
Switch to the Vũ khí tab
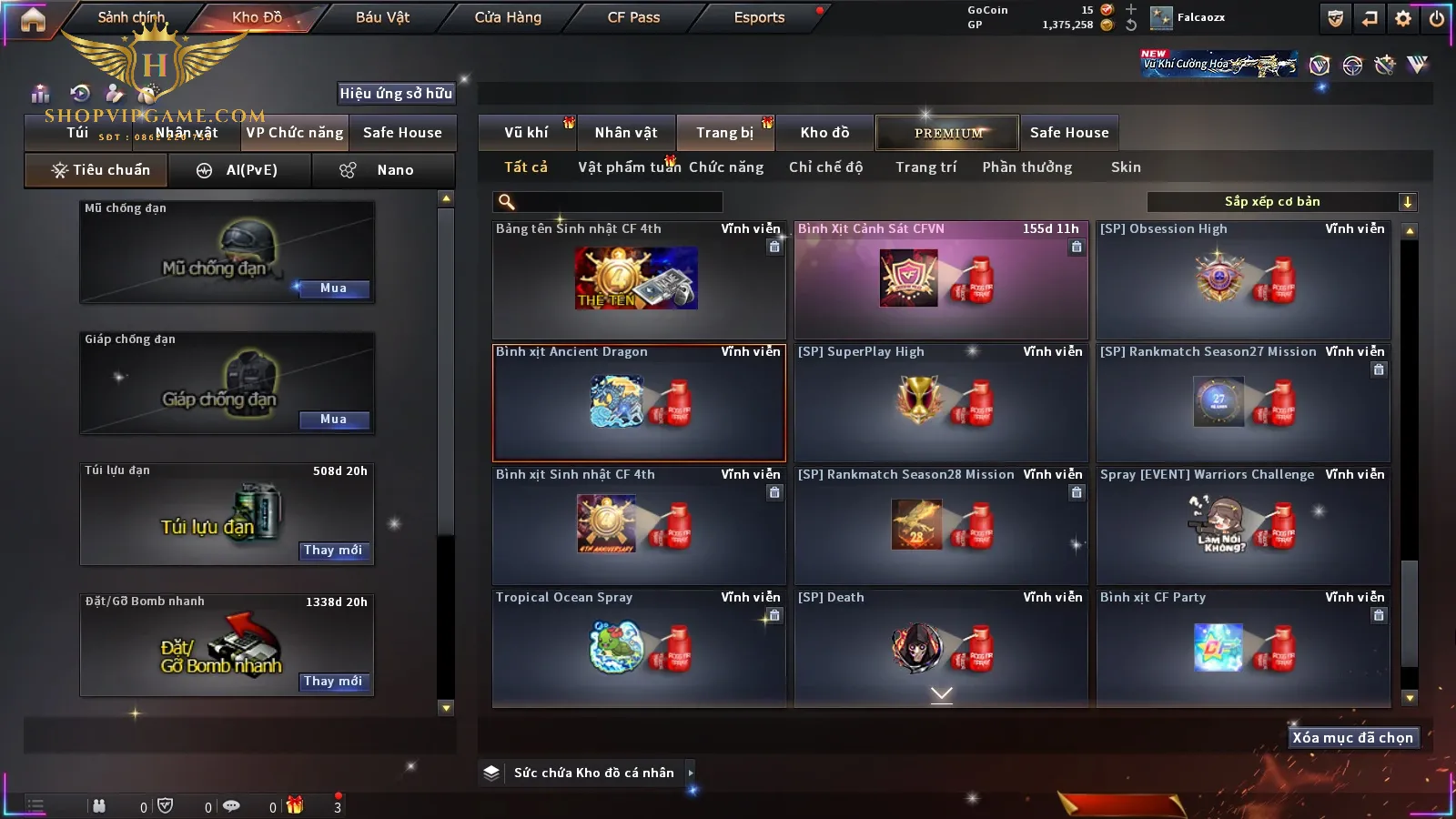coord(526,133)
